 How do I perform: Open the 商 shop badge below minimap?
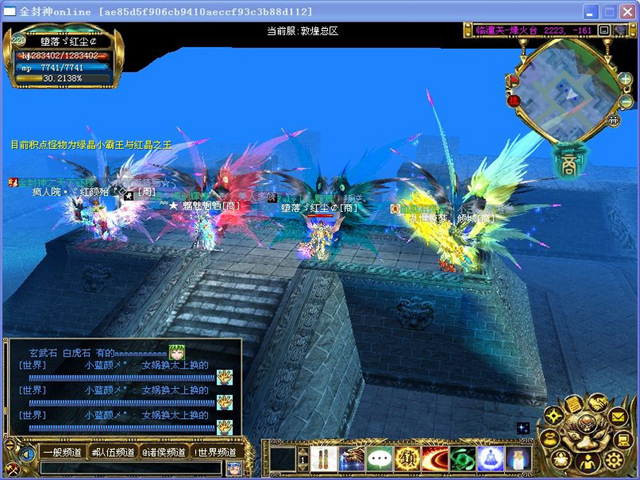(x=567, y=162)
